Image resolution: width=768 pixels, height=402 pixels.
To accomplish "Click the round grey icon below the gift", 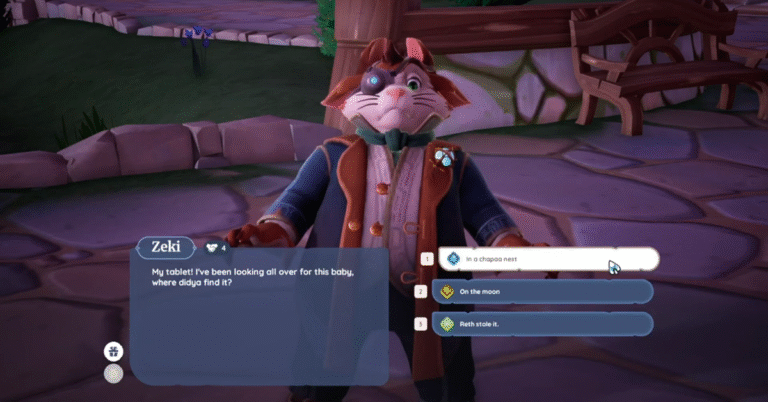I will tap(114, 373).
